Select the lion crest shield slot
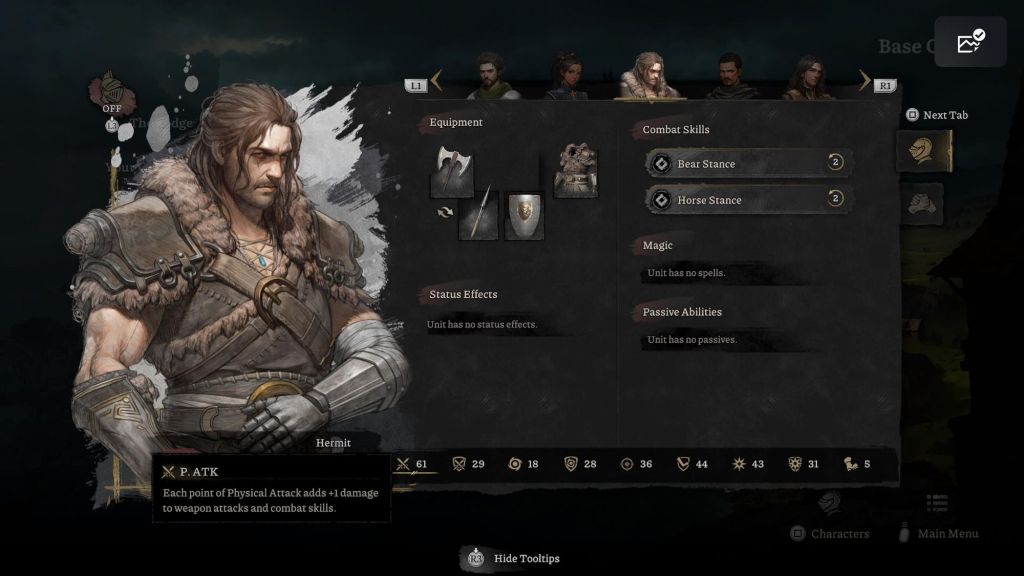Screen dimensions: 1024x576 pyautogui.click(x=524, y=215)
